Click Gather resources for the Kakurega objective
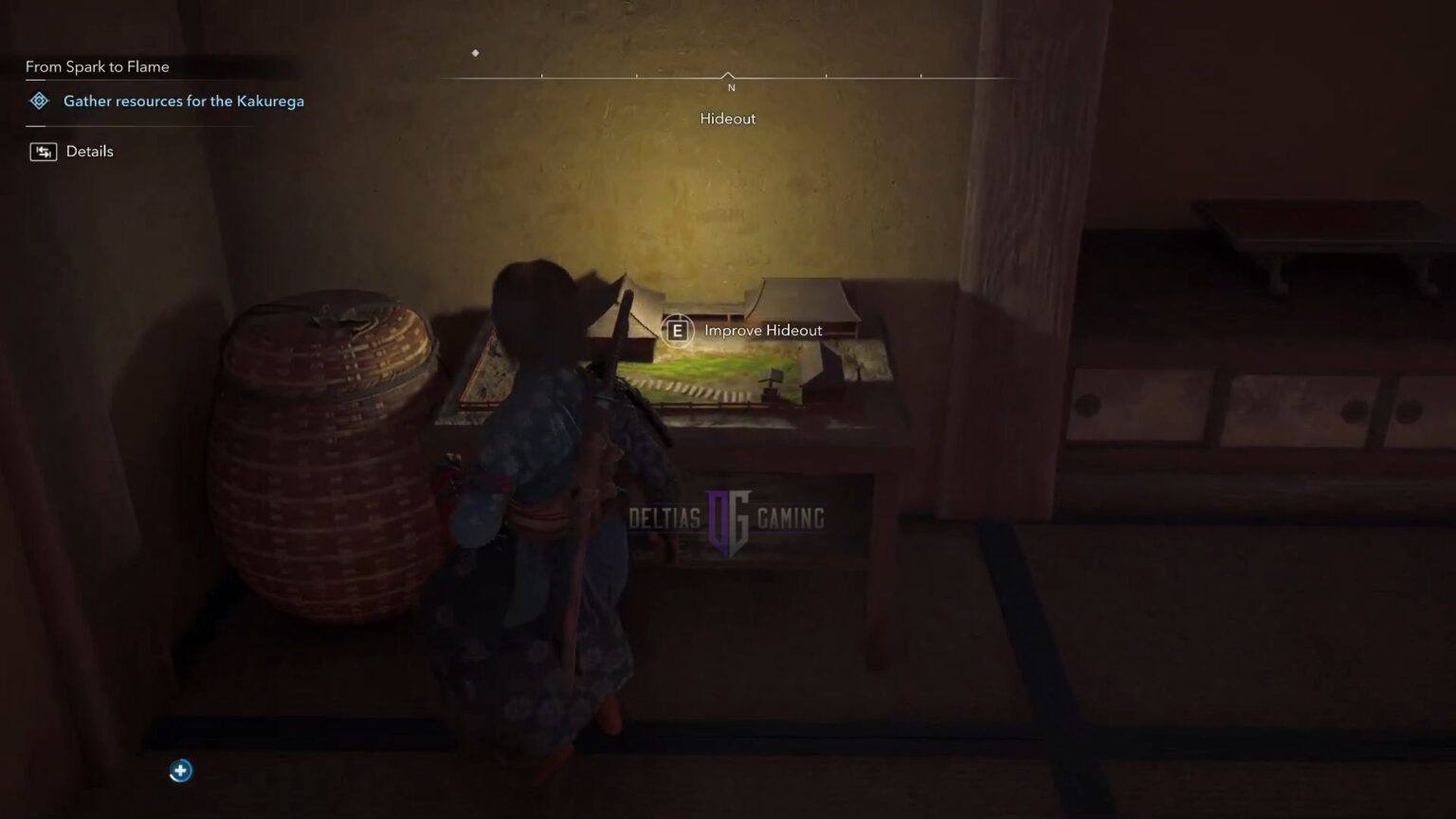Screen dimensions: 1456x819 pos(182,100)
